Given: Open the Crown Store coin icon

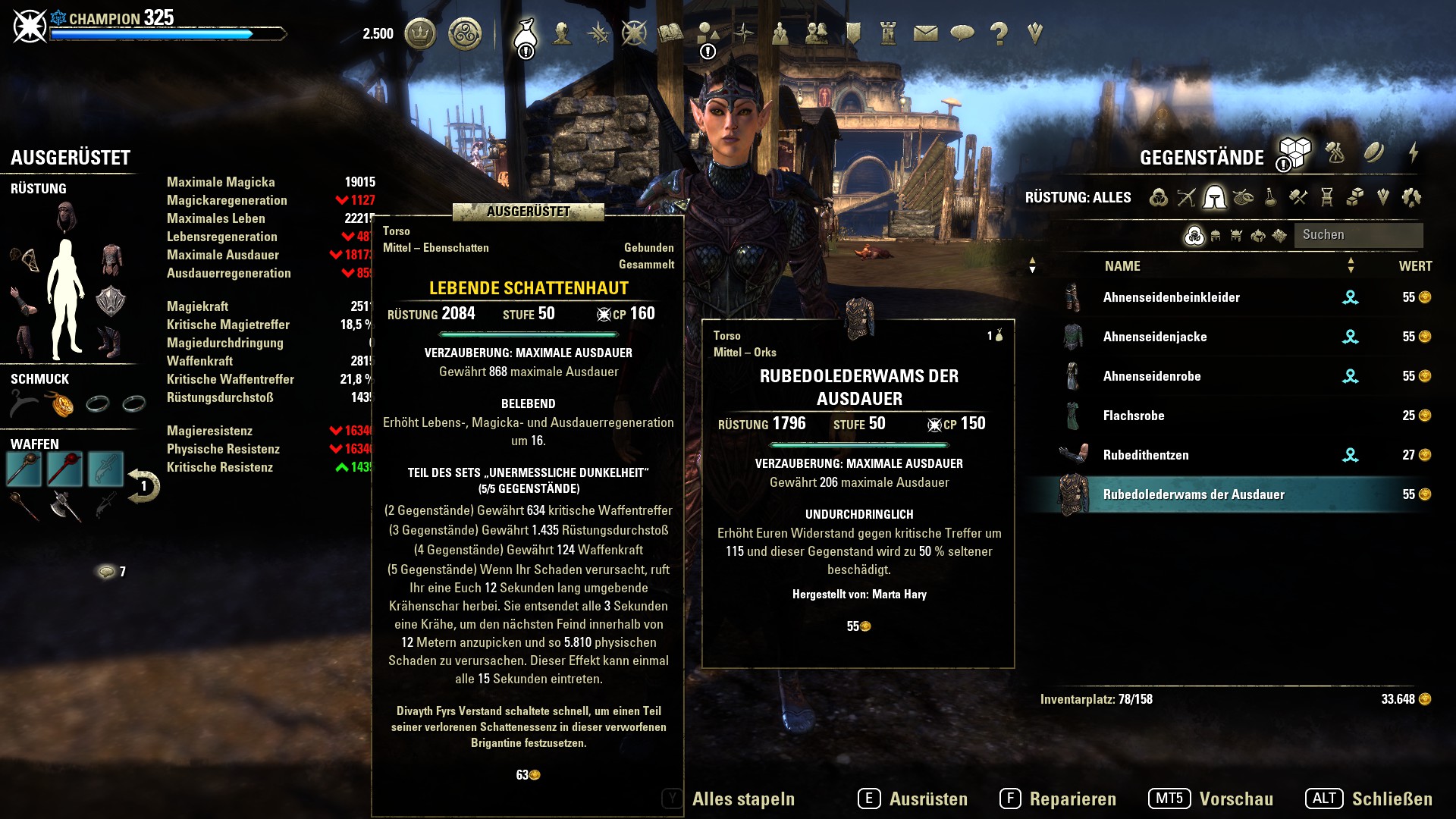Looking at the screenshot, I should pos(420,33).
